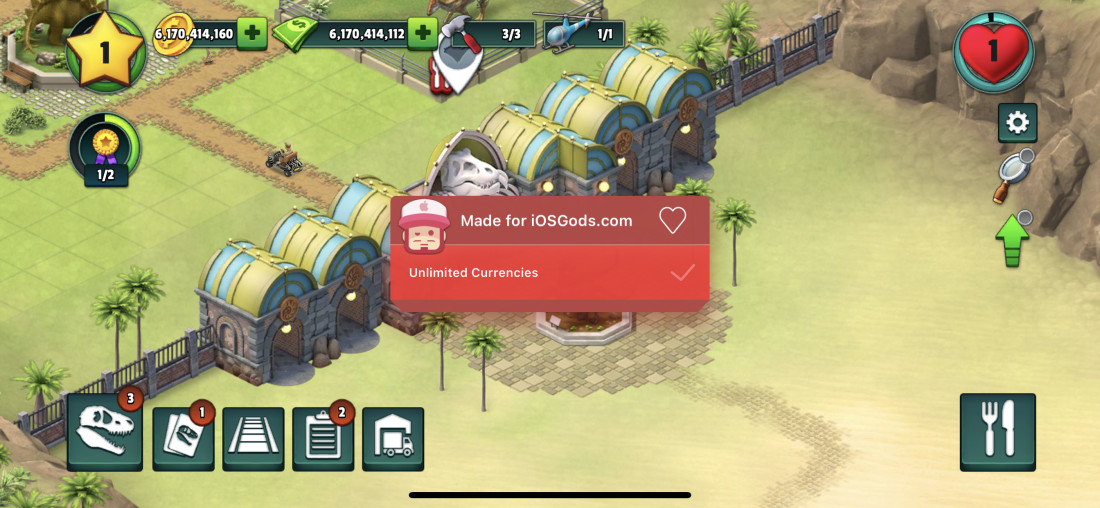Activate the magnifying glass search tool
This screenshot has width=1100, height=508.
(1012, 175)
